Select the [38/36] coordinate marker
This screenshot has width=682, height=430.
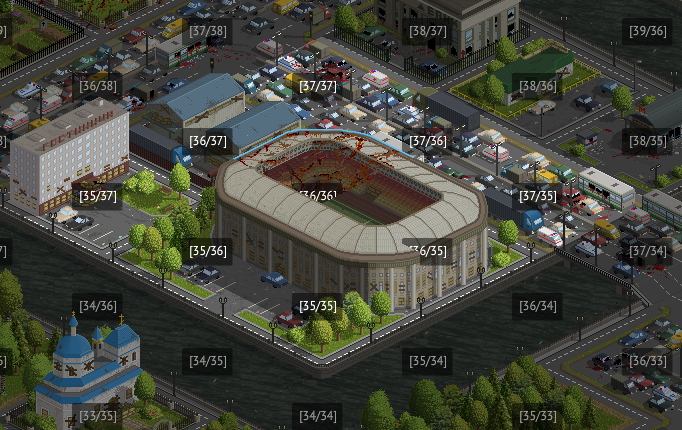(538, 86)
